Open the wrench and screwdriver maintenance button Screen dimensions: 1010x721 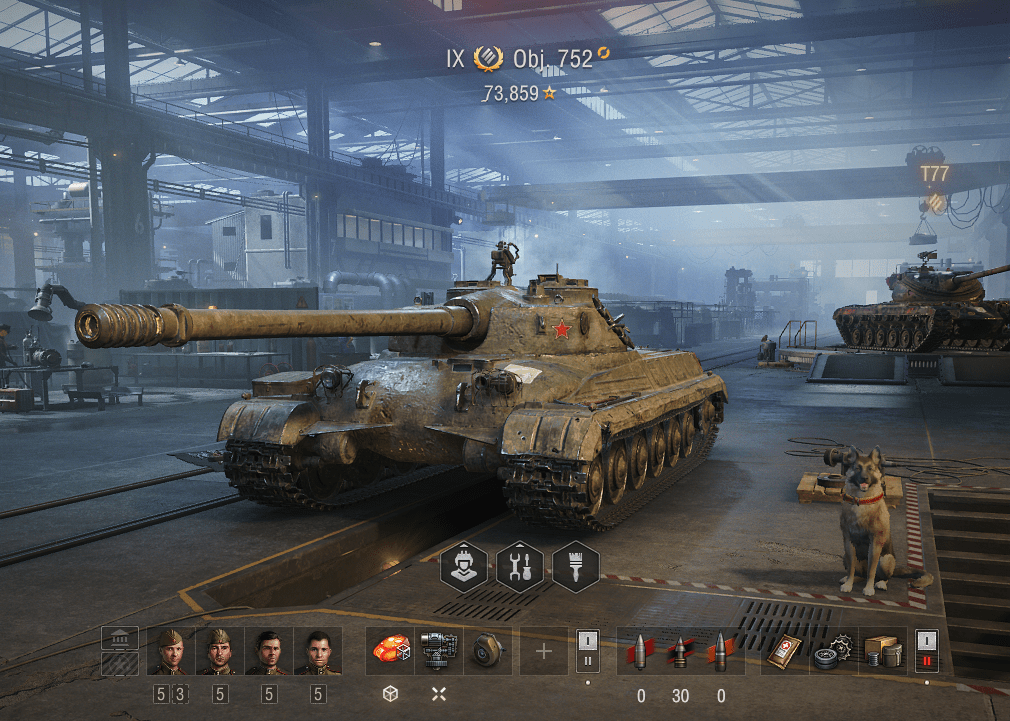pyautogui.click(x=520, y=567)
